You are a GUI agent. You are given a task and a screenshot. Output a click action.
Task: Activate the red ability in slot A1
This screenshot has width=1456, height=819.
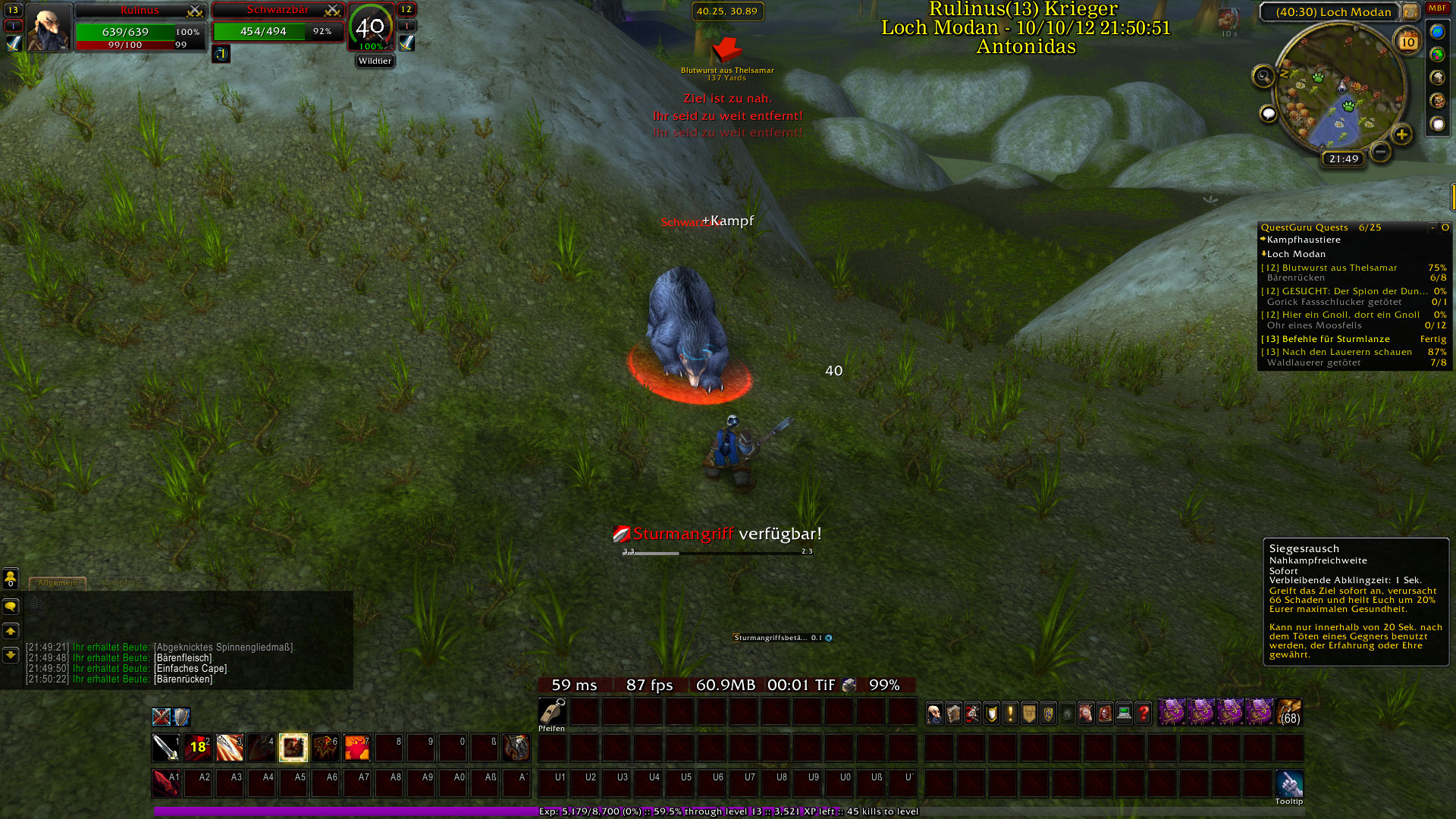tap(165, 783)
